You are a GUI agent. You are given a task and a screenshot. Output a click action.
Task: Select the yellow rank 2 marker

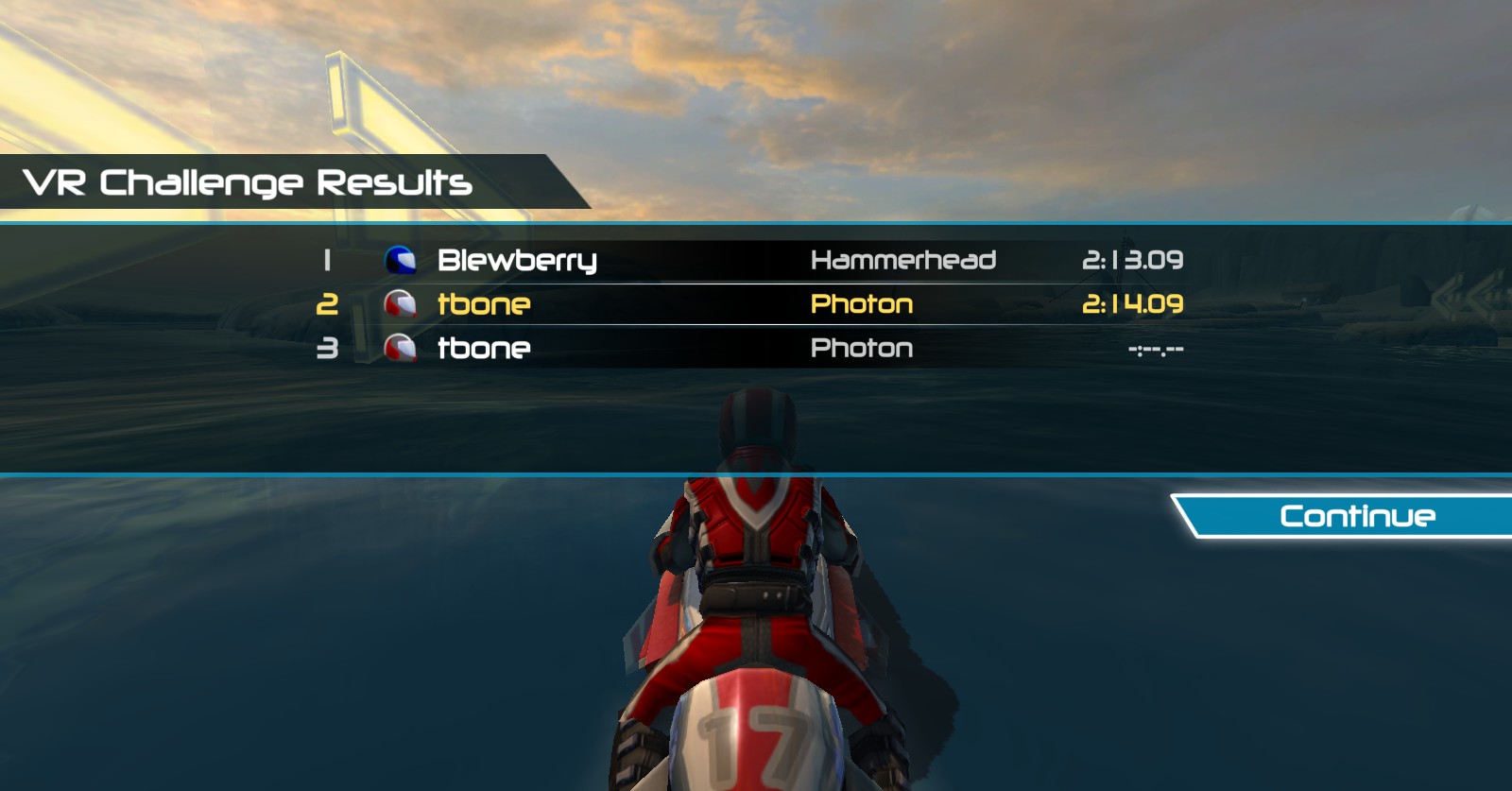pos(327,304)
